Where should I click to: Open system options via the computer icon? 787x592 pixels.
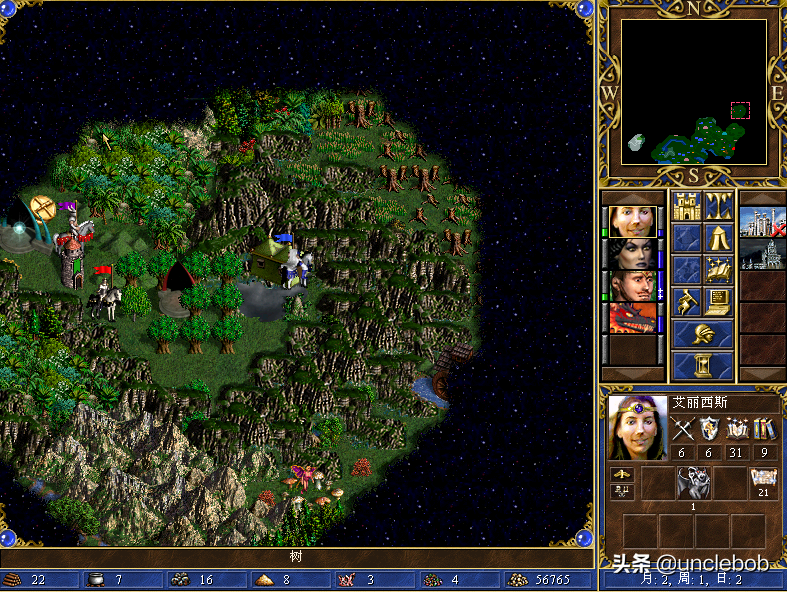[719, 301]
